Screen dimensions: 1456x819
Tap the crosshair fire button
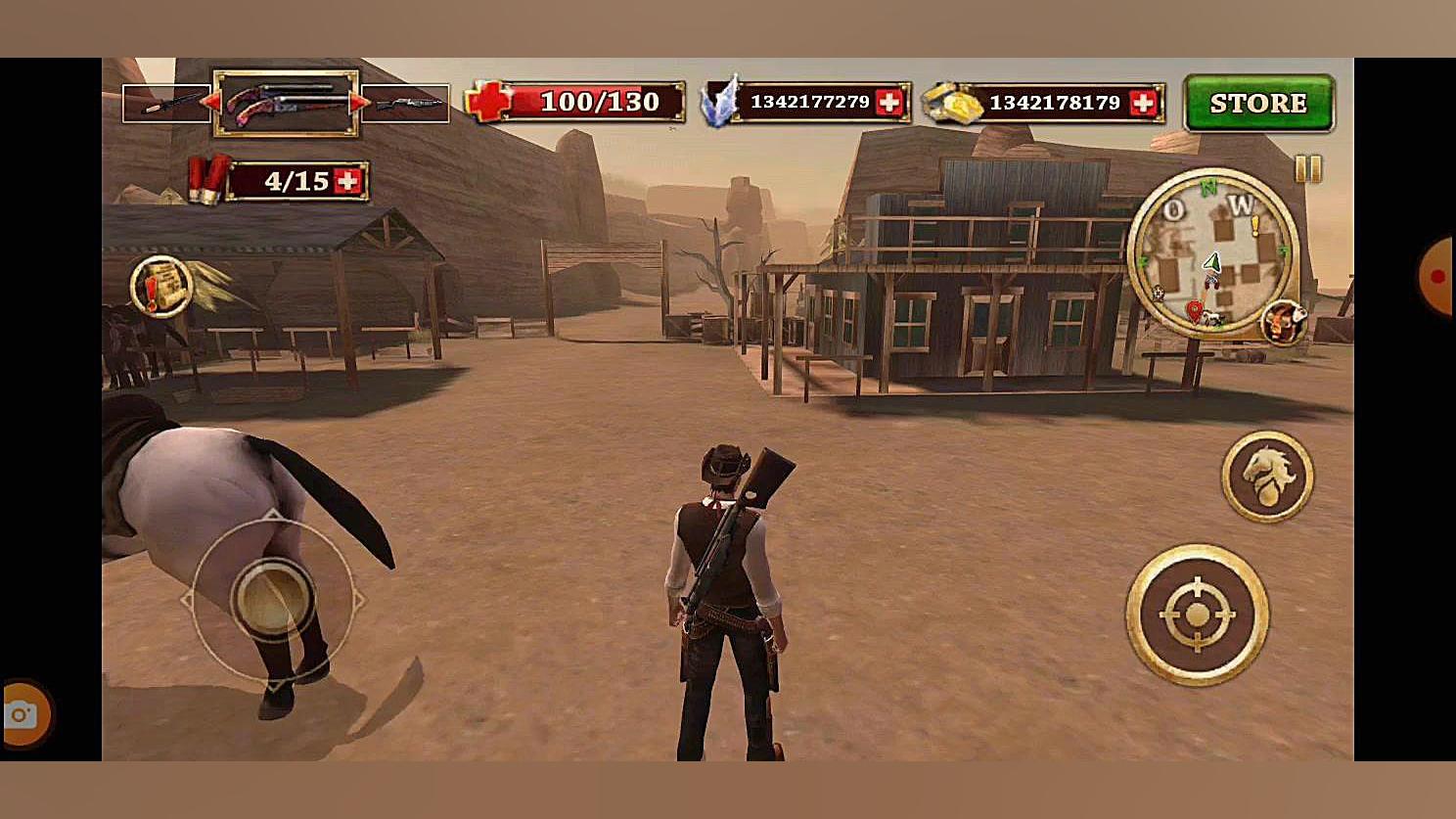point(1197,614)
